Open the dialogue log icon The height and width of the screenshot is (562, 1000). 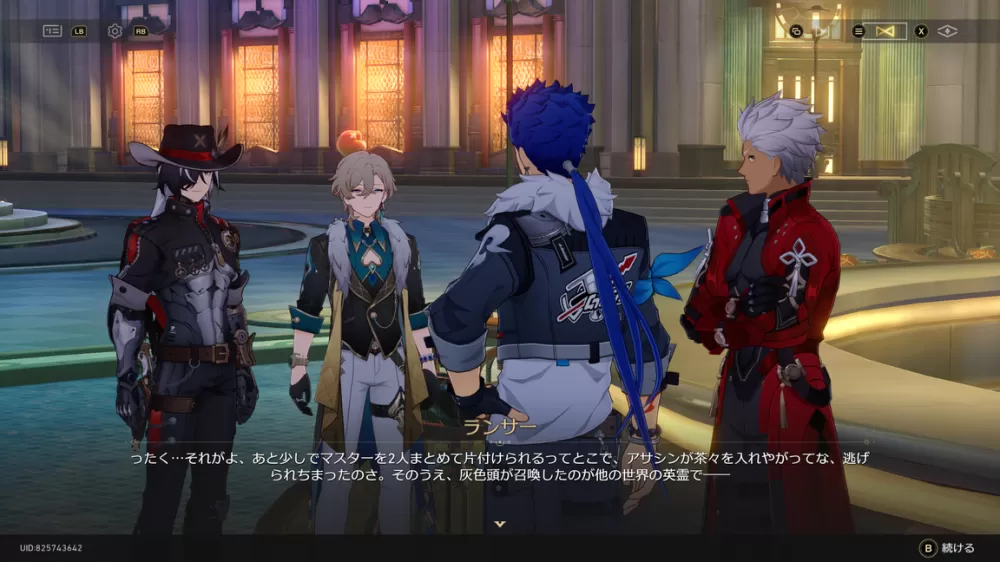[52, 31]
